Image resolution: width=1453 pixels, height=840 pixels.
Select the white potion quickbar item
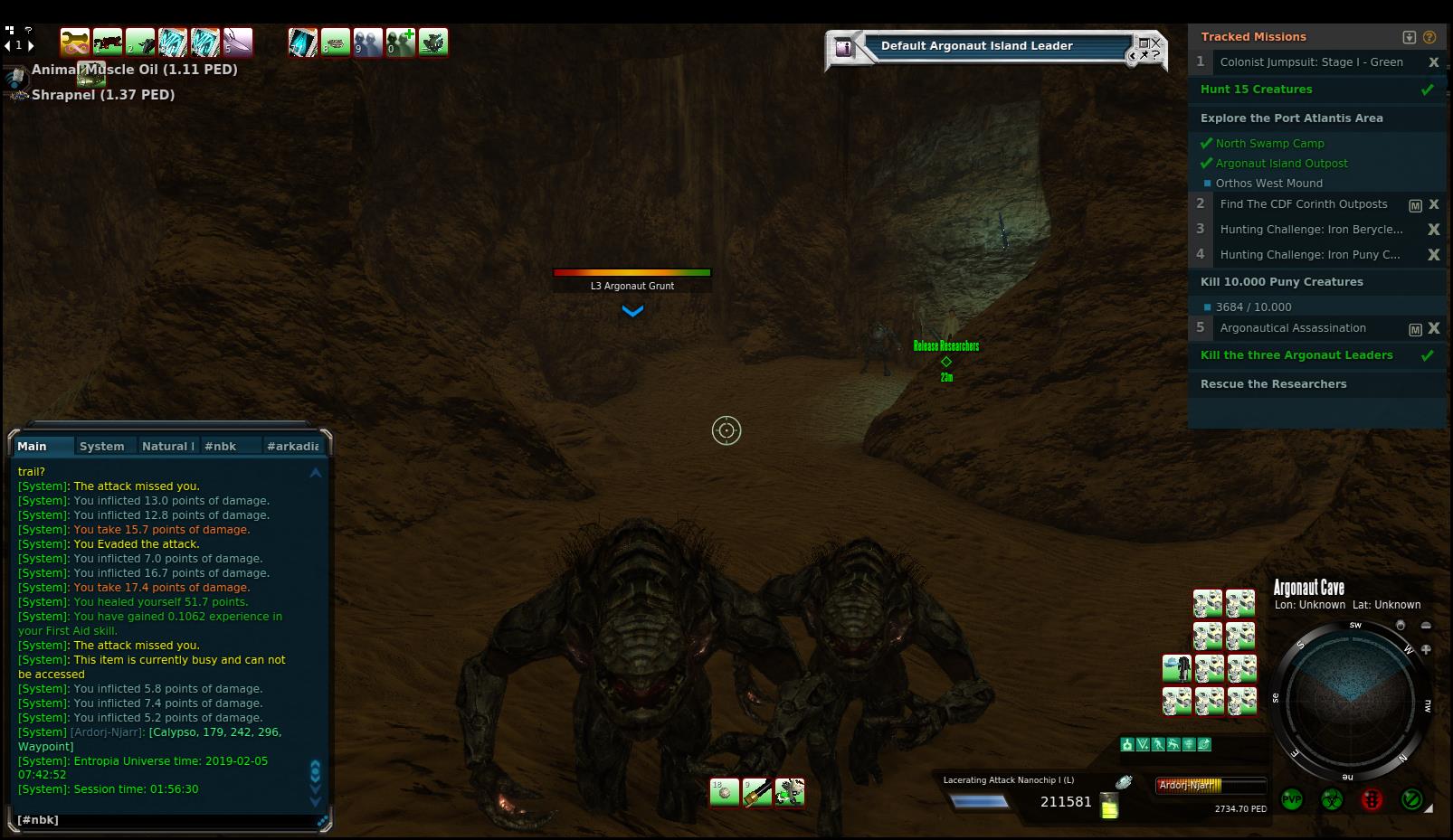(x=724, y=793)
